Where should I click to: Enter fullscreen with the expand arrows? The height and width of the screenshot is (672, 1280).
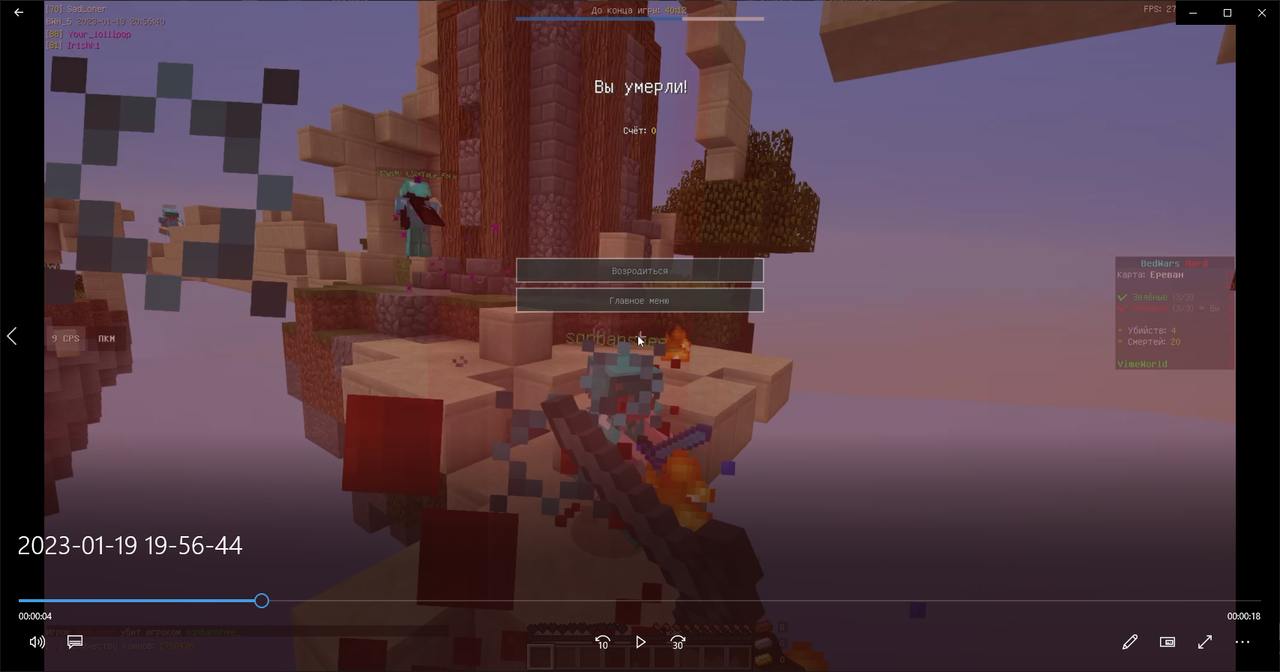coord(1205,642)
